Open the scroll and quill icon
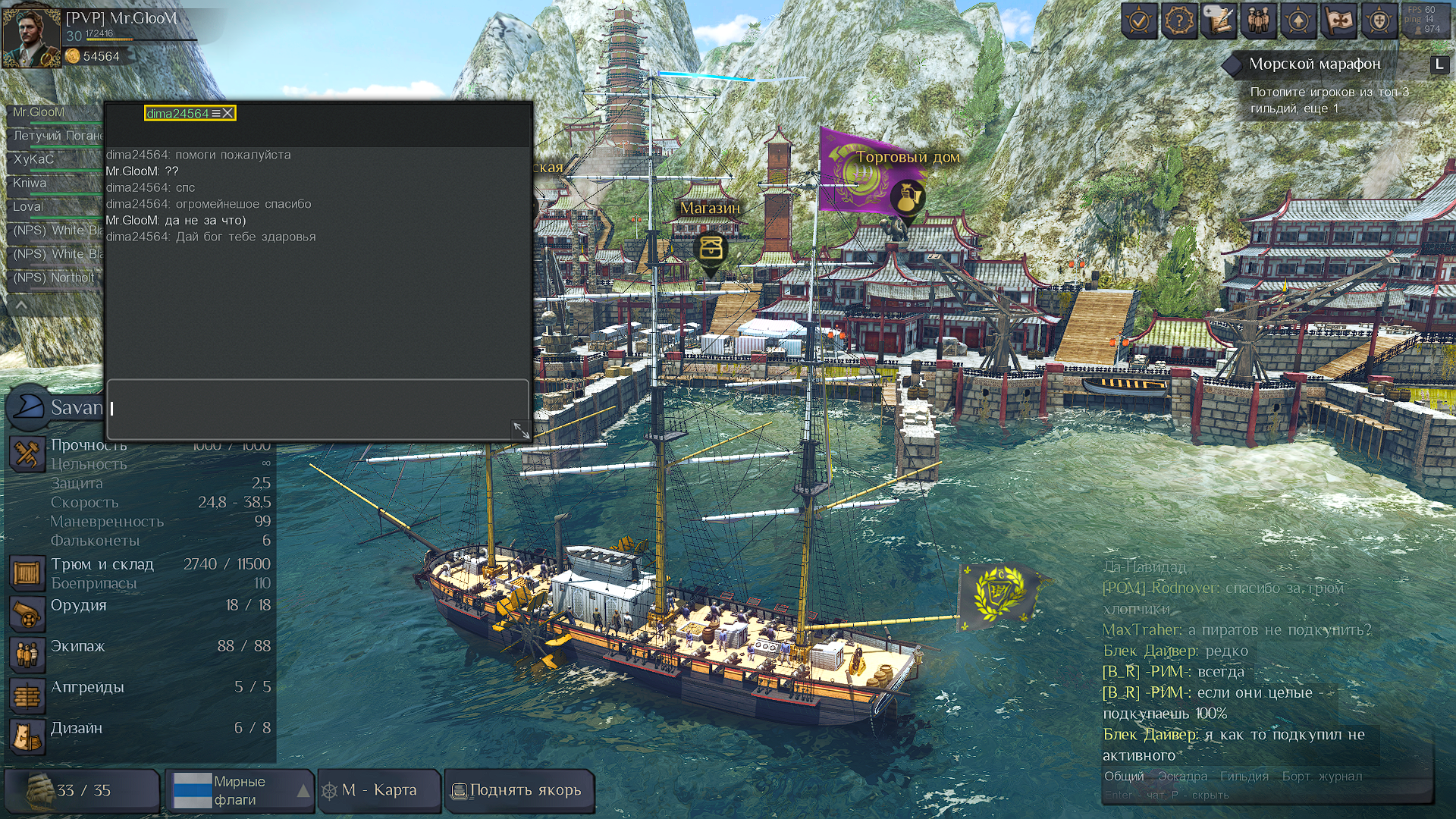The image size is (1456, 819). coord(1219,20)
